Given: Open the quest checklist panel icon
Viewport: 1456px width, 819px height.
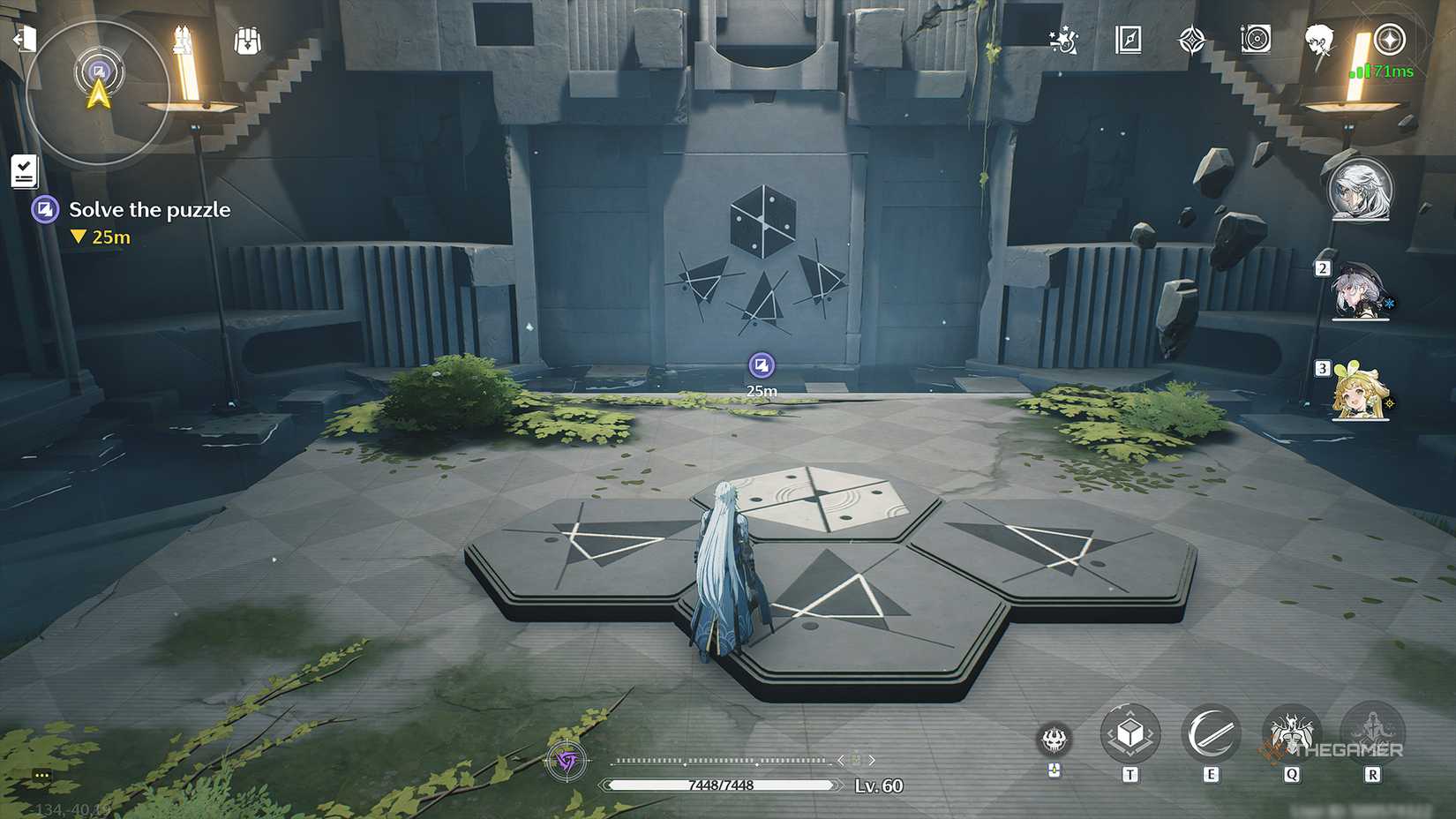Looking at the screenshot, I should [x=24, y=169].
